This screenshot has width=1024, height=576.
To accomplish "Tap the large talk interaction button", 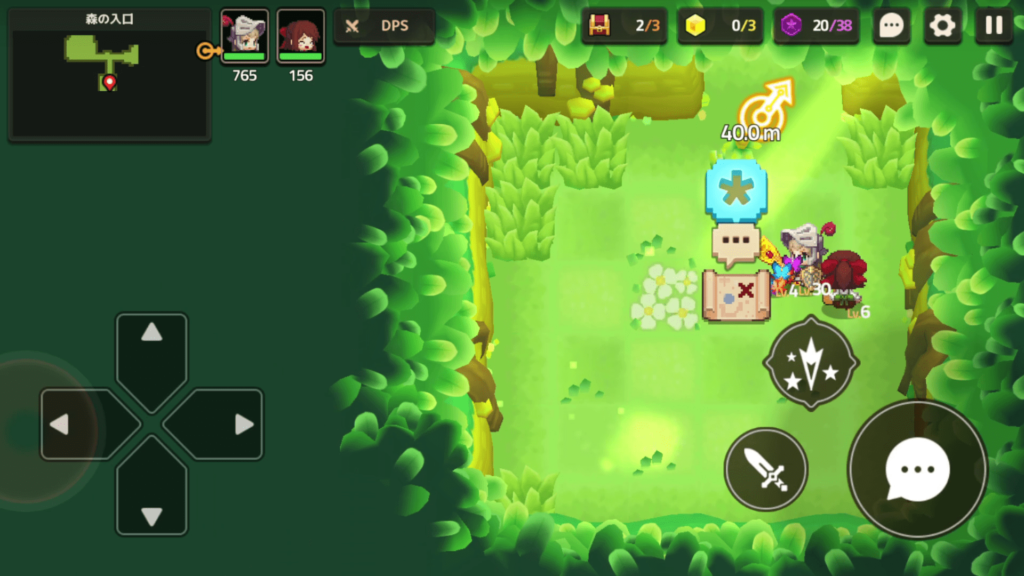I will click(917, 469).
